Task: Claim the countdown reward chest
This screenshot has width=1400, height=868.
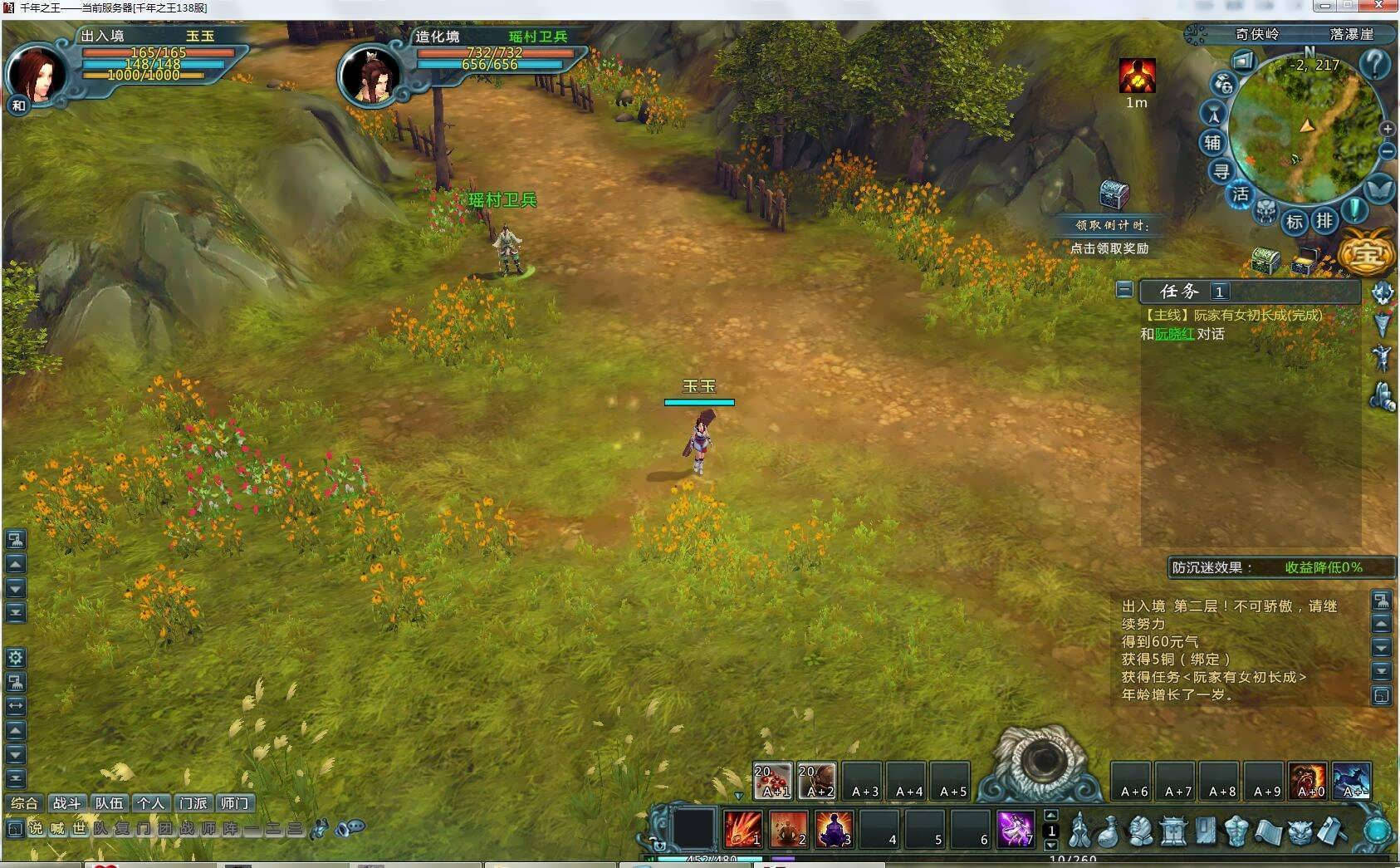Action: coord(1114,195)
